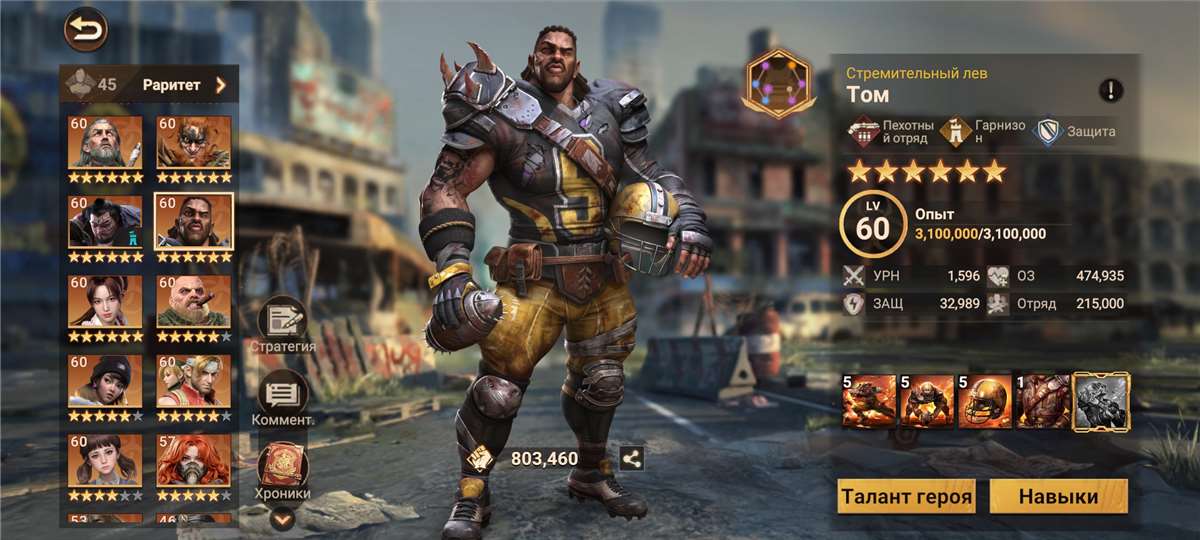Pick the red-haired hero wearing a gas mask
Image resolution: width=1200 pixels, height=540 pixels.
tap(193, 460)
